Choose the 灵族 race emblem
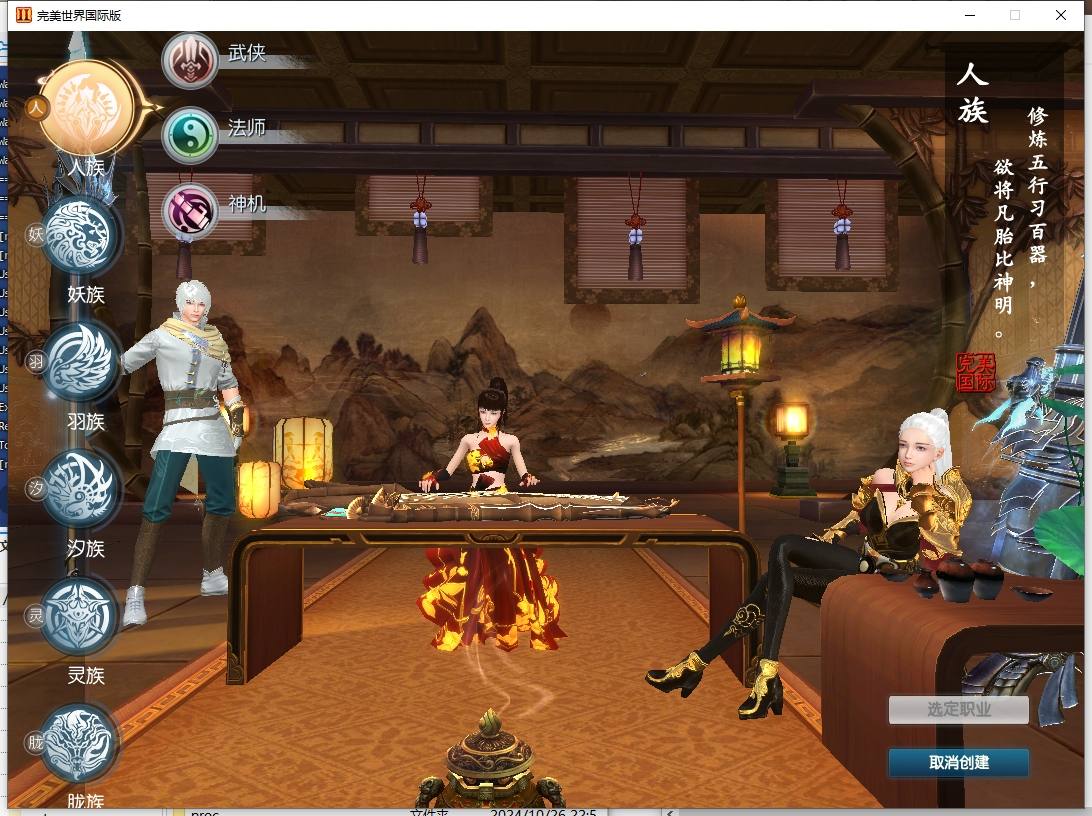Screen dimensions: 1092x816 [x=82, y=617]
